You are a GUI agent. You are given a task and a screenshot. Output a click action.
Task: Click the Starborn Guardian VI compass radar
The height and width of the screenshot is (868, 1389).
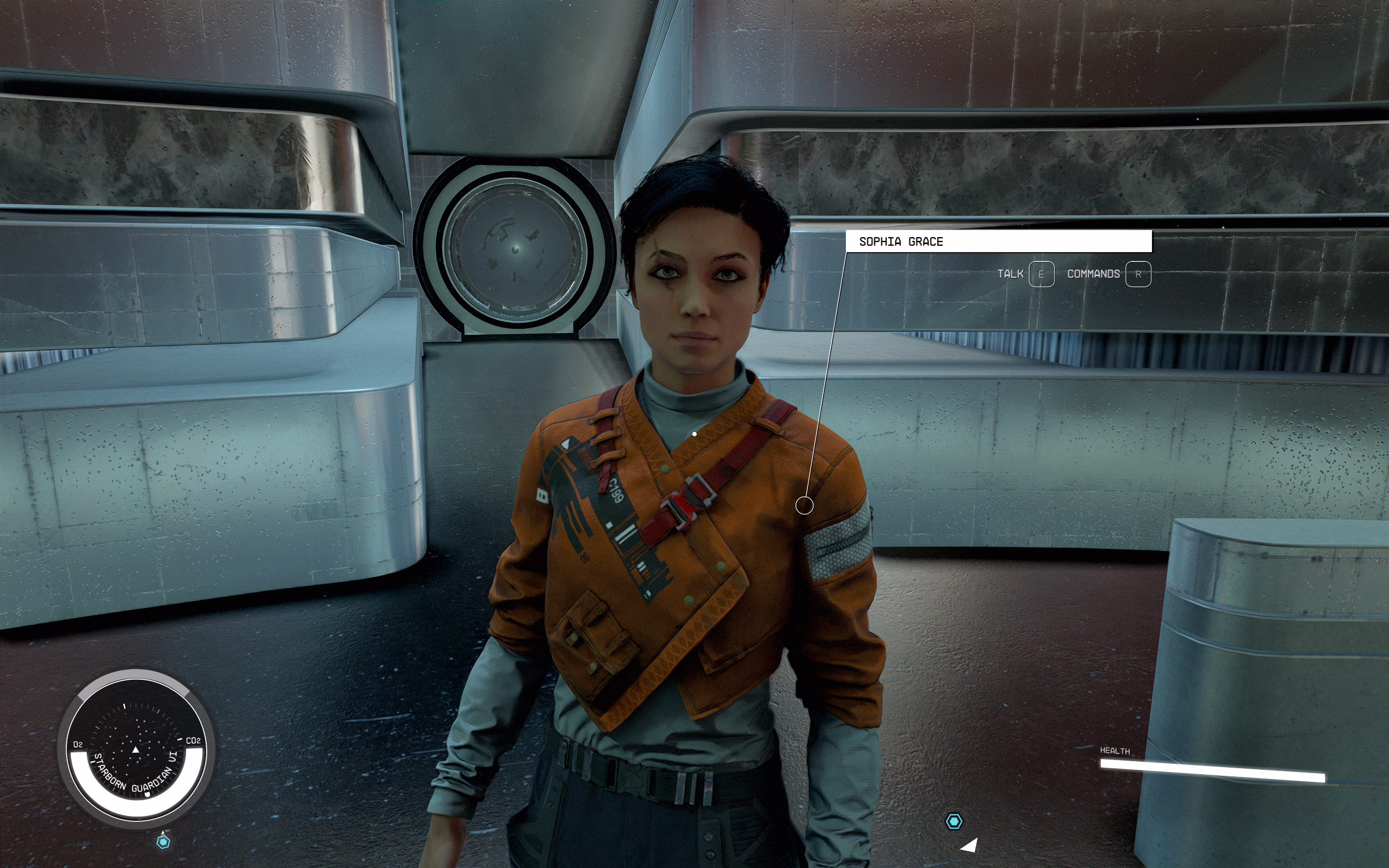pyautogui.click(x=136, y=749)
